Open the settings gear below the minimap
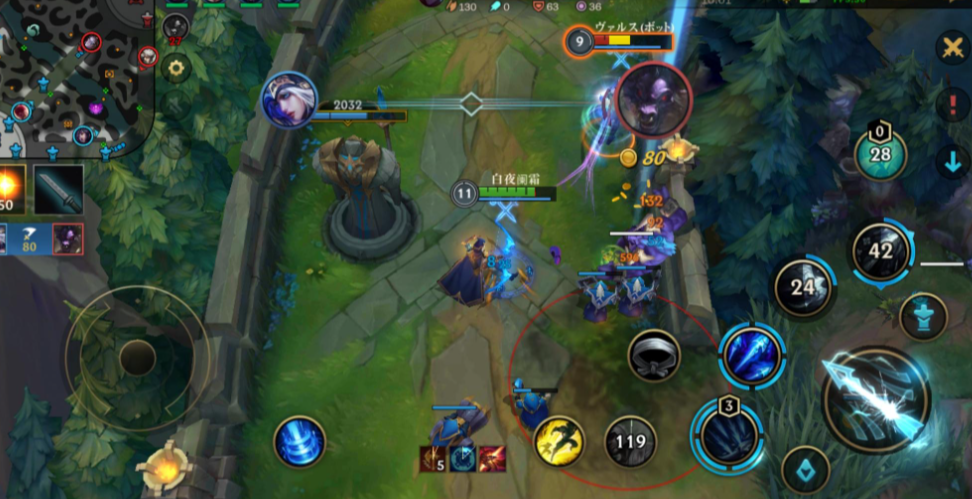The image size is (972, 499). [x=177, y=68]
